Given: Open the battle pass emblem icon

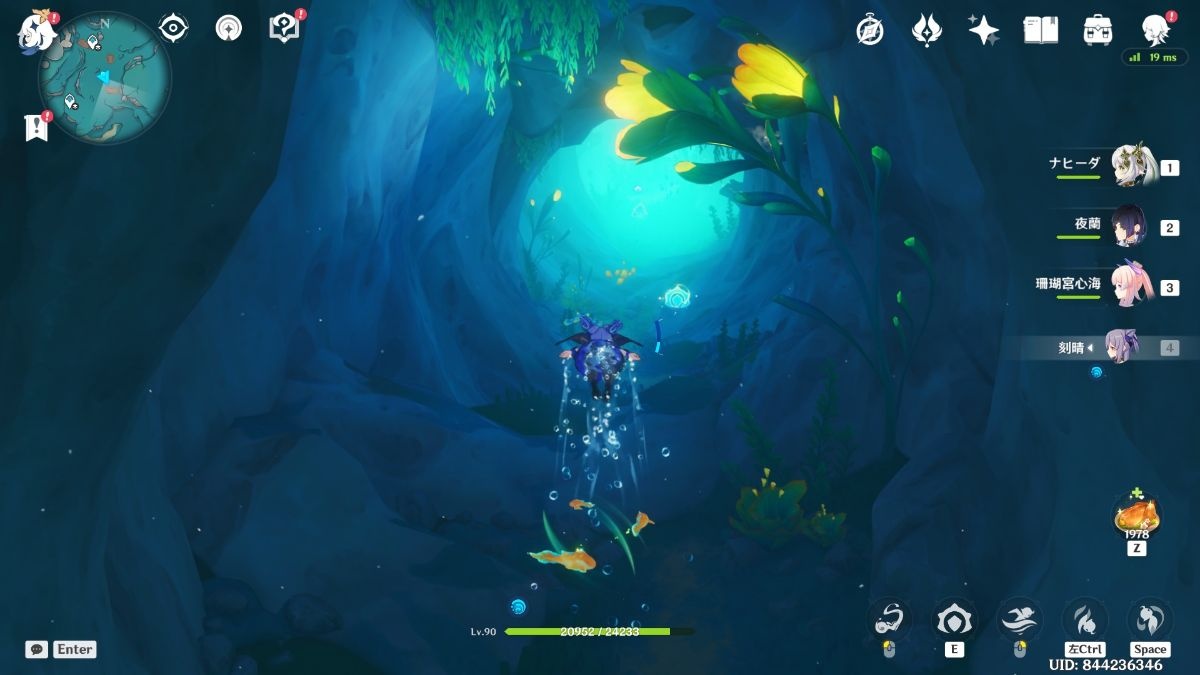Looking at the screenshot, I should (x=927, y=30).
